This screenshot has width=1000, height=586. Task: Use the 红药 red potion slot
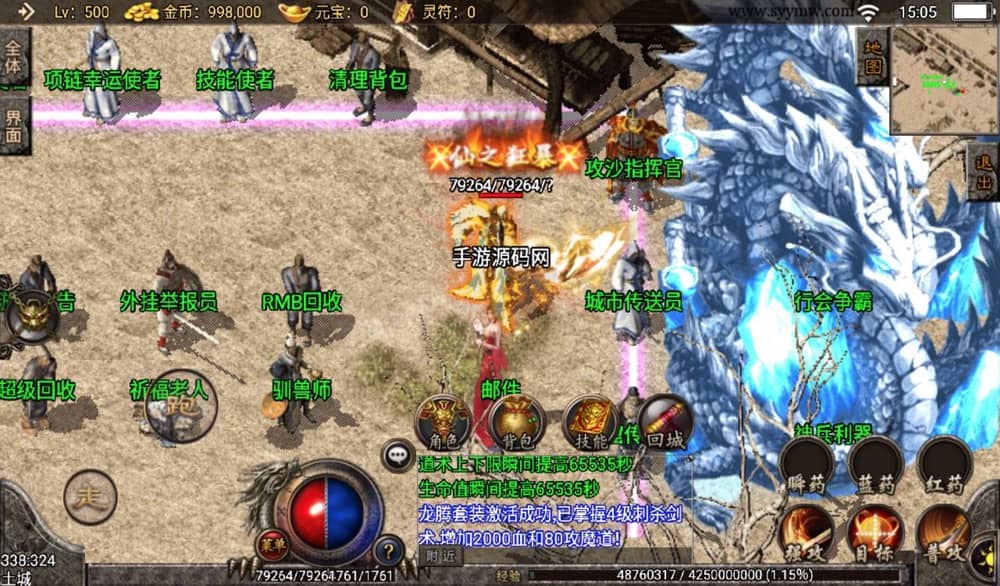pyautogui.click(x=944, y=466)
